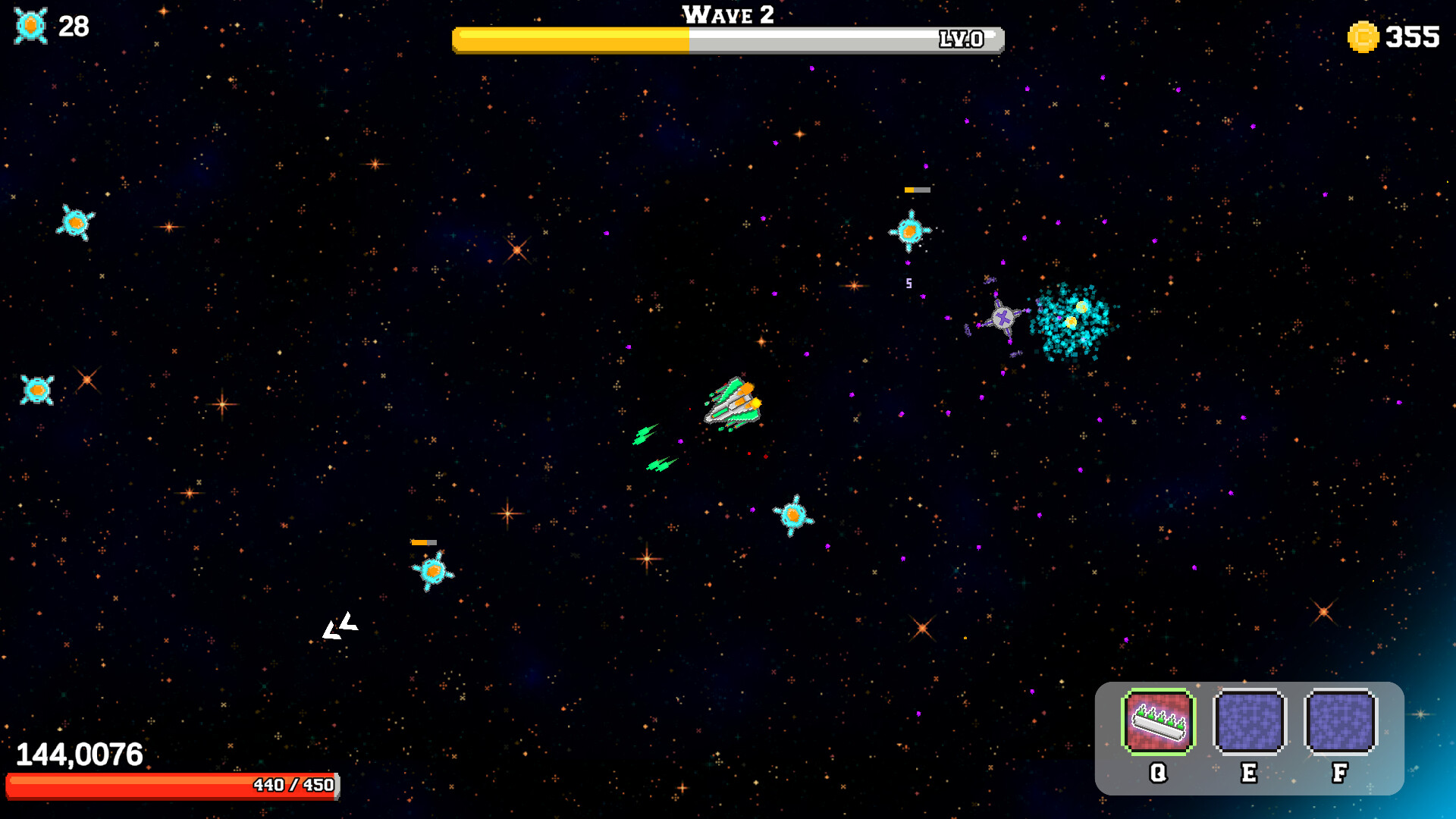This screenshot has width=1456, height=819.
Task: Click the coin total reading 355
Action: (1412, 34)
